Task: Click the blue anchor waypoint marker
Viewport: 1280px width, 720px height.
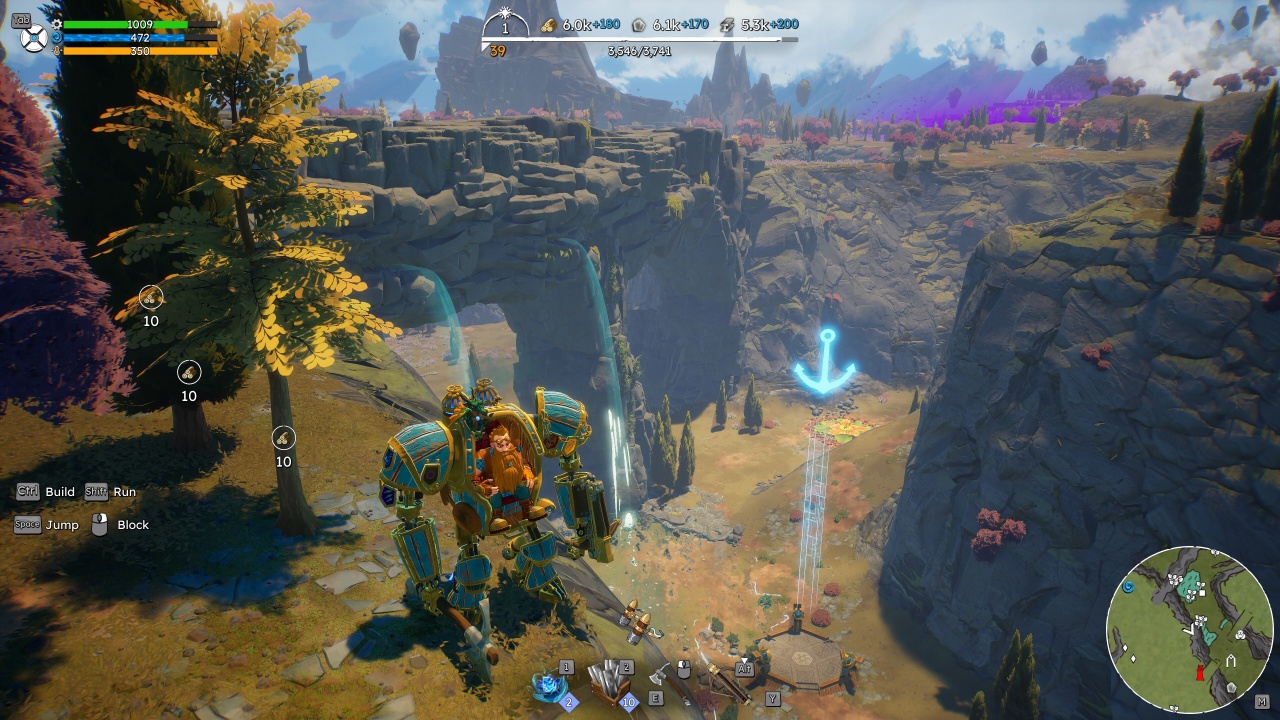Action: [825, 362]
